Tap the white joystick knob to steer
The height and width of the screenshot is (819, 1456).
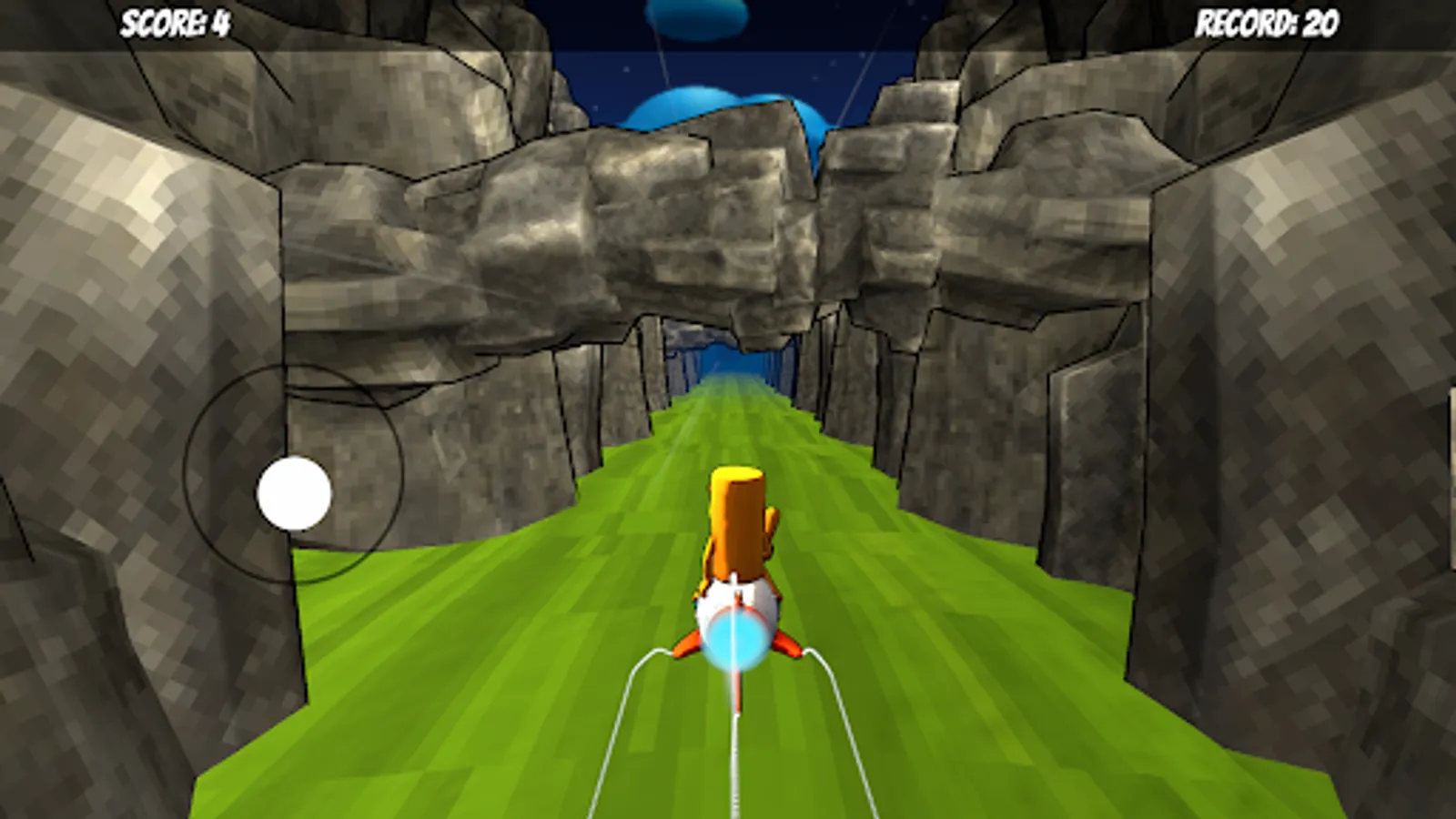pyautogui.click(x=296, y=494)
